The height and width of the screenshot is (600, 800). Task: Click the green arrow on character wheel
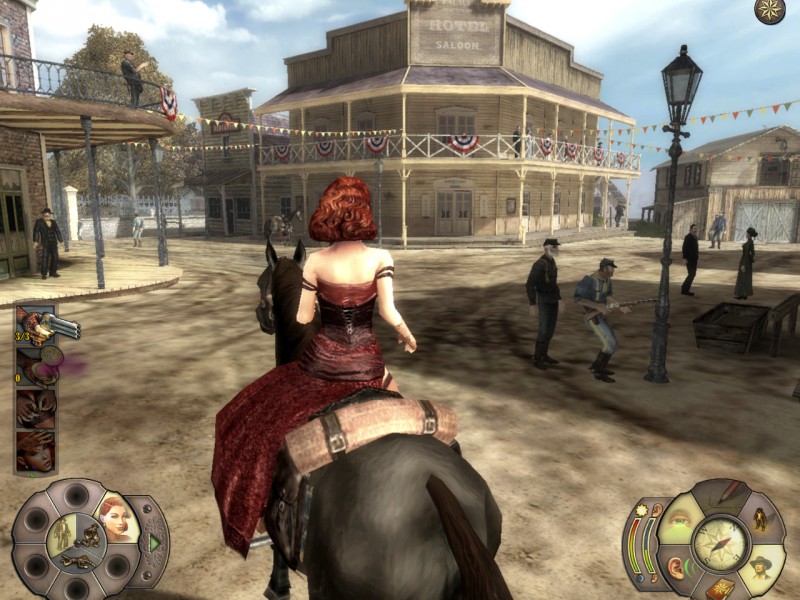[x=154, y=543]
